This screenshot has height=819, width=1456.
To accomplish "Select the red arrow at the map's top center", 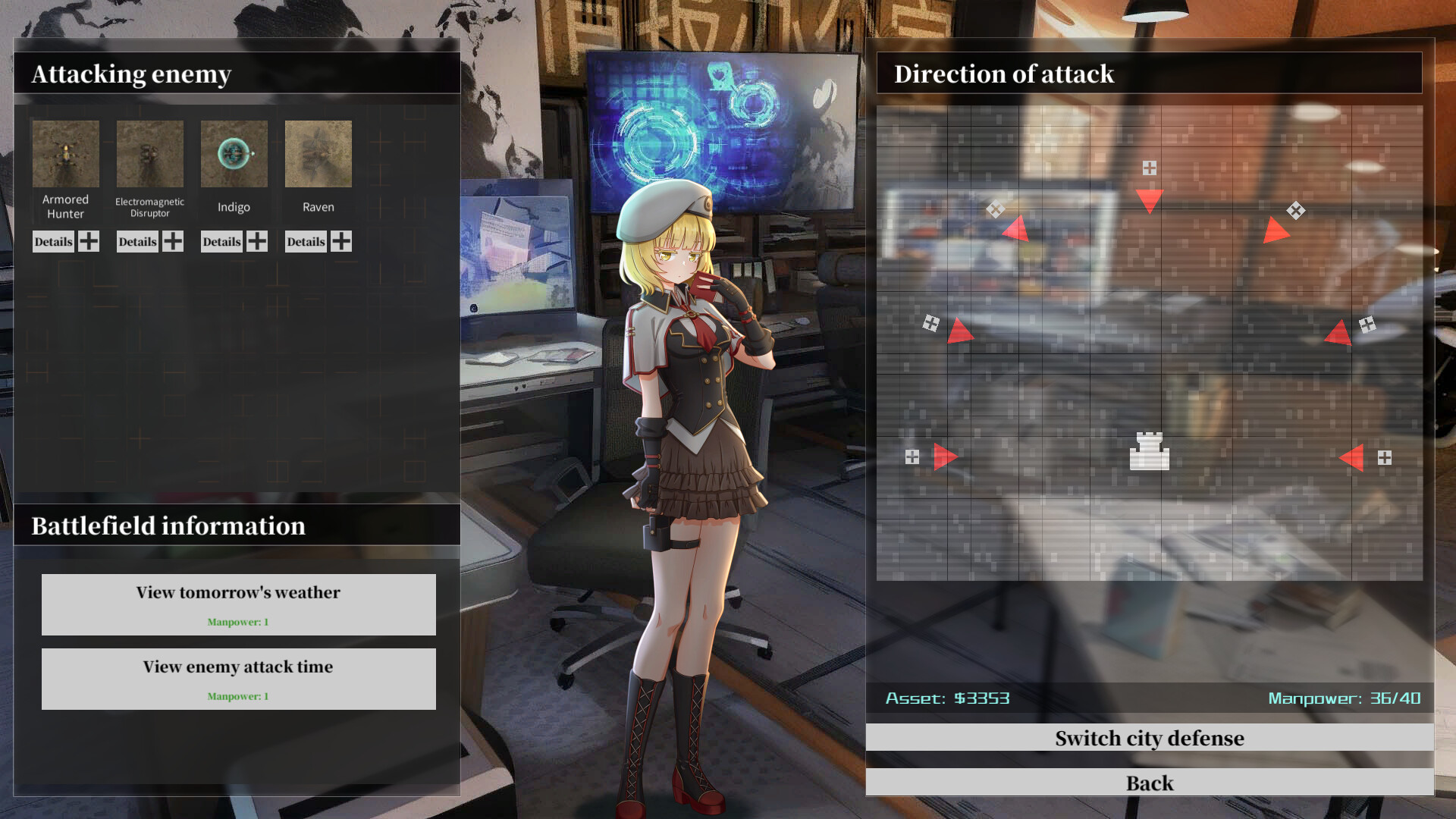I will (x=1150, y=200).
